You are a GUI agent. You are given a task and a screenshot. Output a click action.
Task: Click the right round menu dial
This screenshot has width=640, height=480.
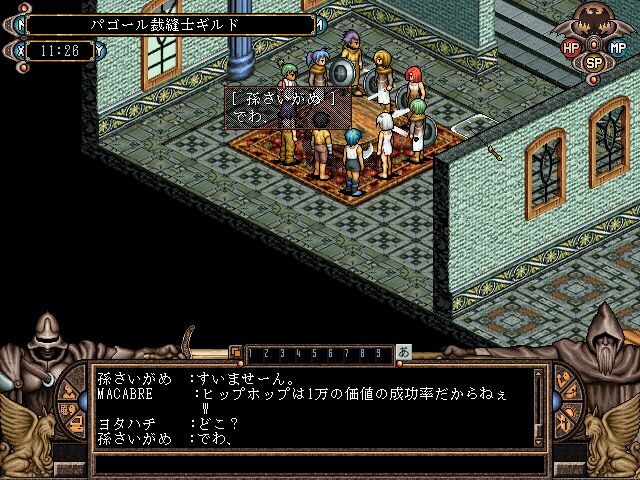point(567,403)
